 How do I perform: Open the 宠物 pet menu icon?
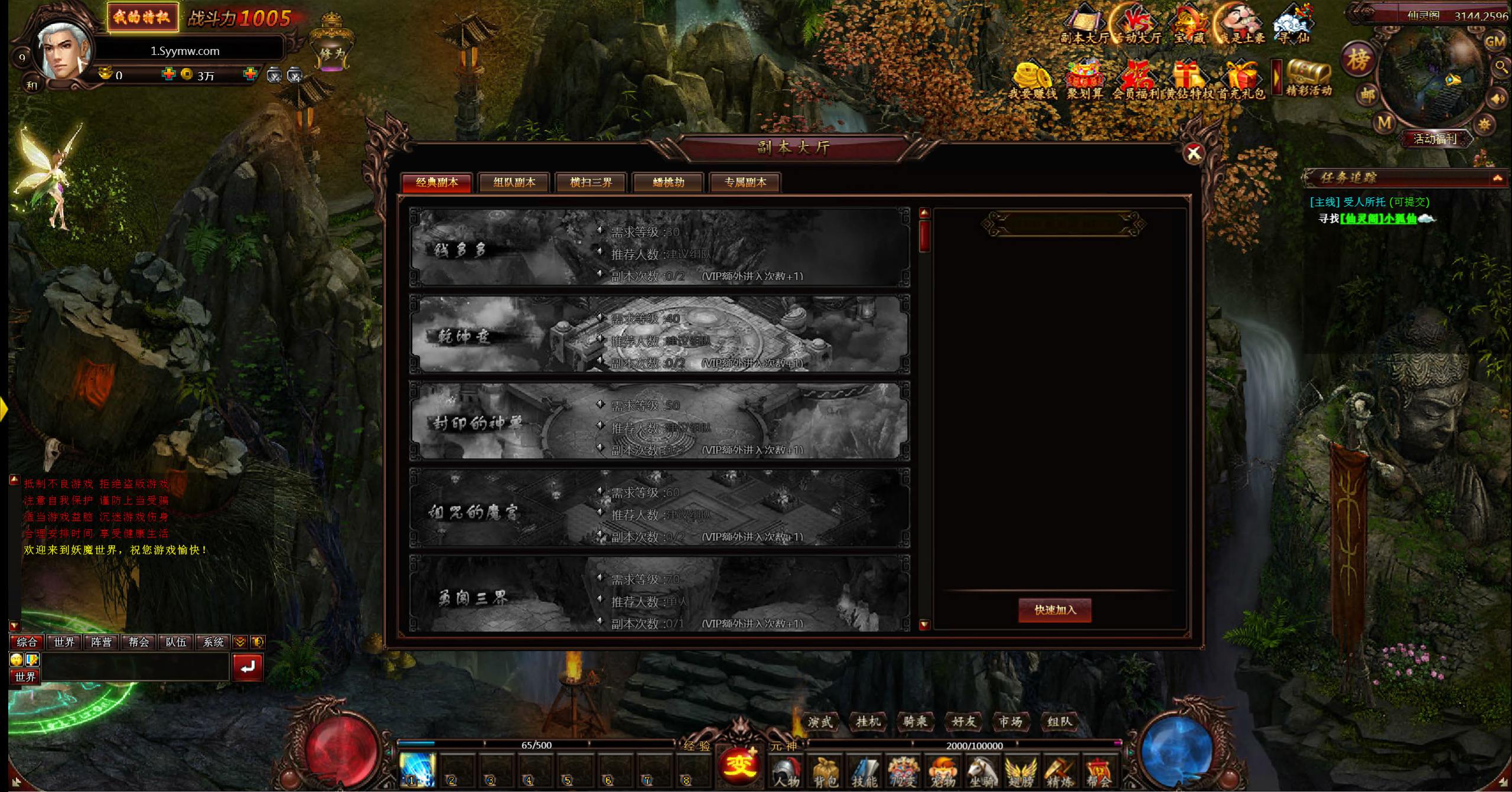pos(943,772)
